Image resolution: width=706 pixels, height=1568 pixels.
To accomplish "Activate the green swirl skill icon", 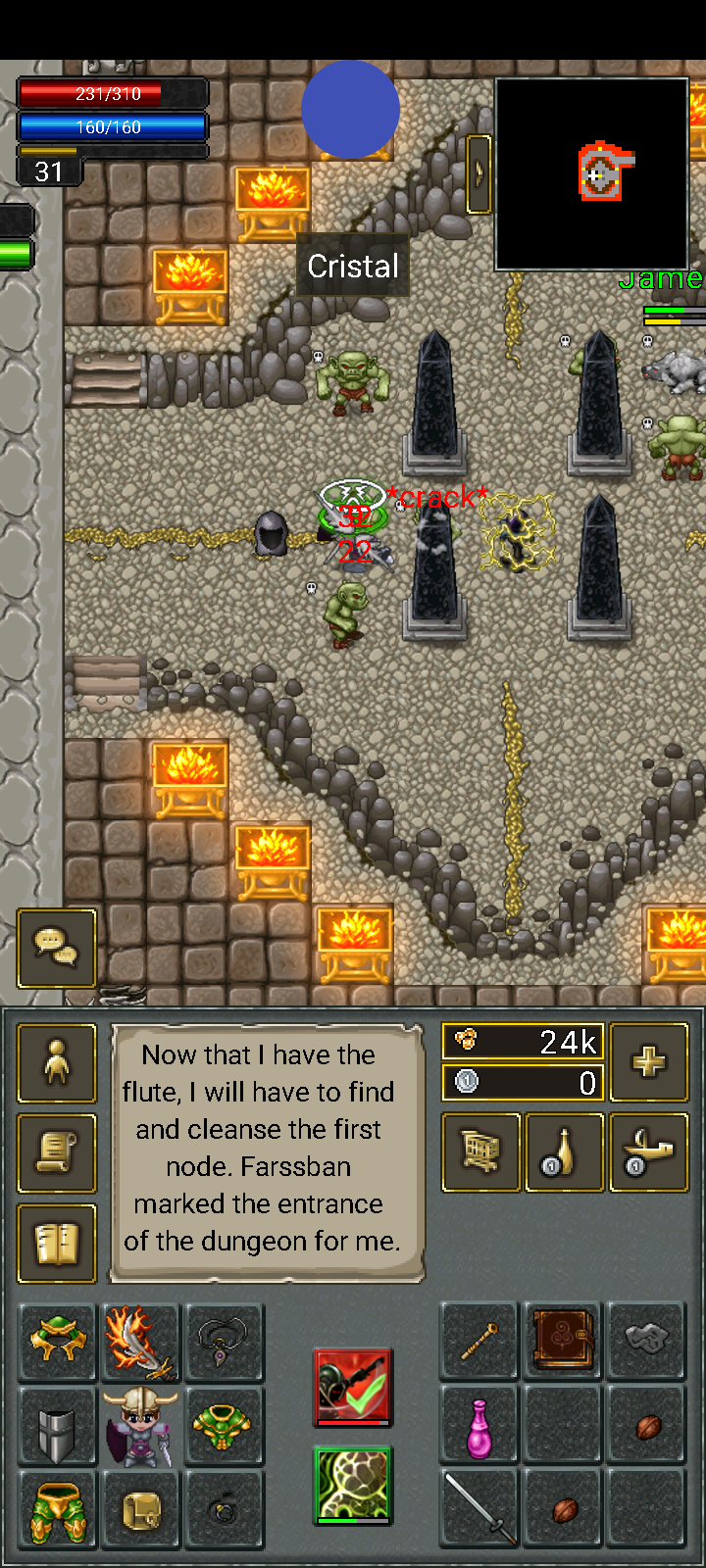I will point(353,1485).
